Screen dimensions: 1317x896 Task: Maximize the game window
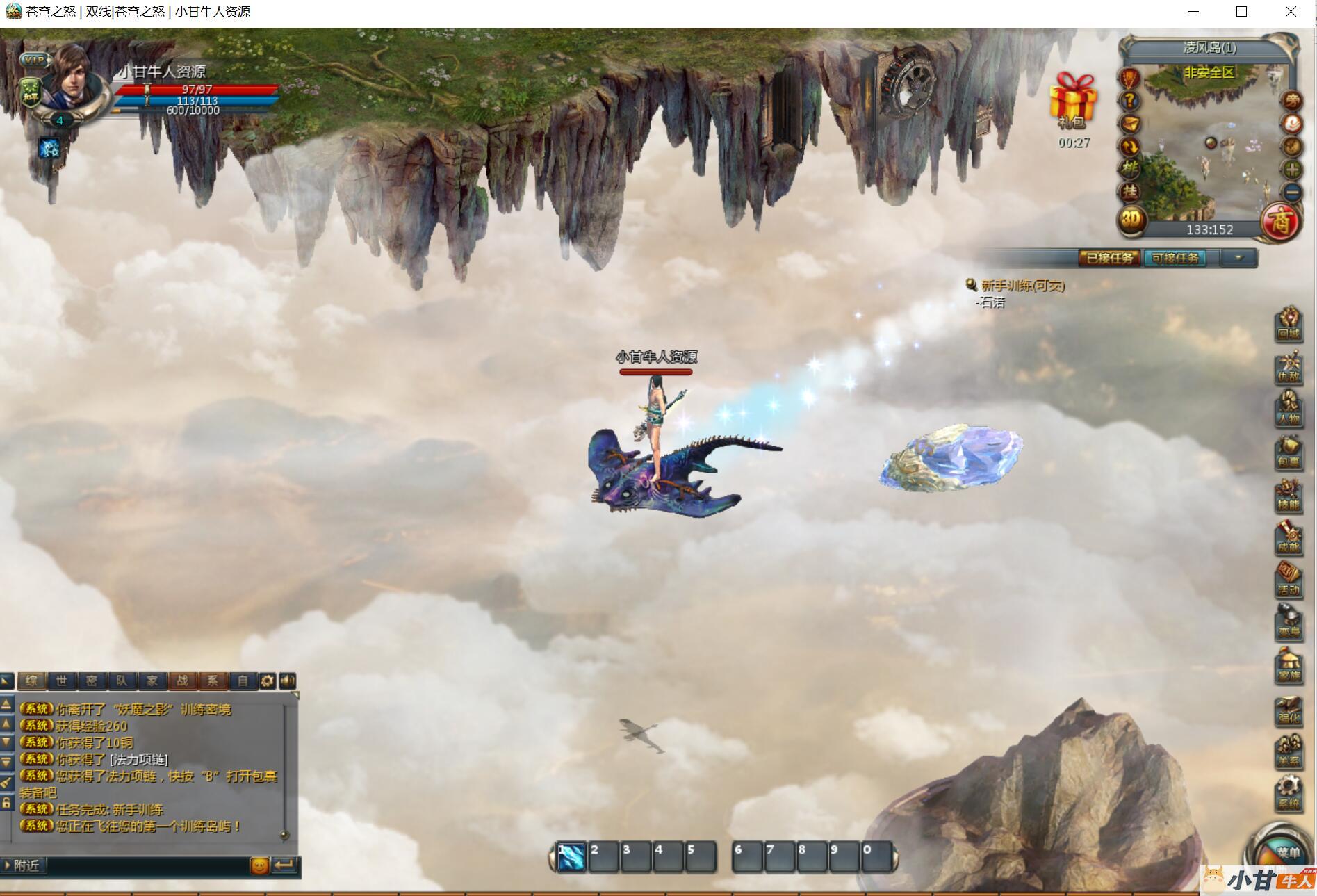coord(1241,12)
